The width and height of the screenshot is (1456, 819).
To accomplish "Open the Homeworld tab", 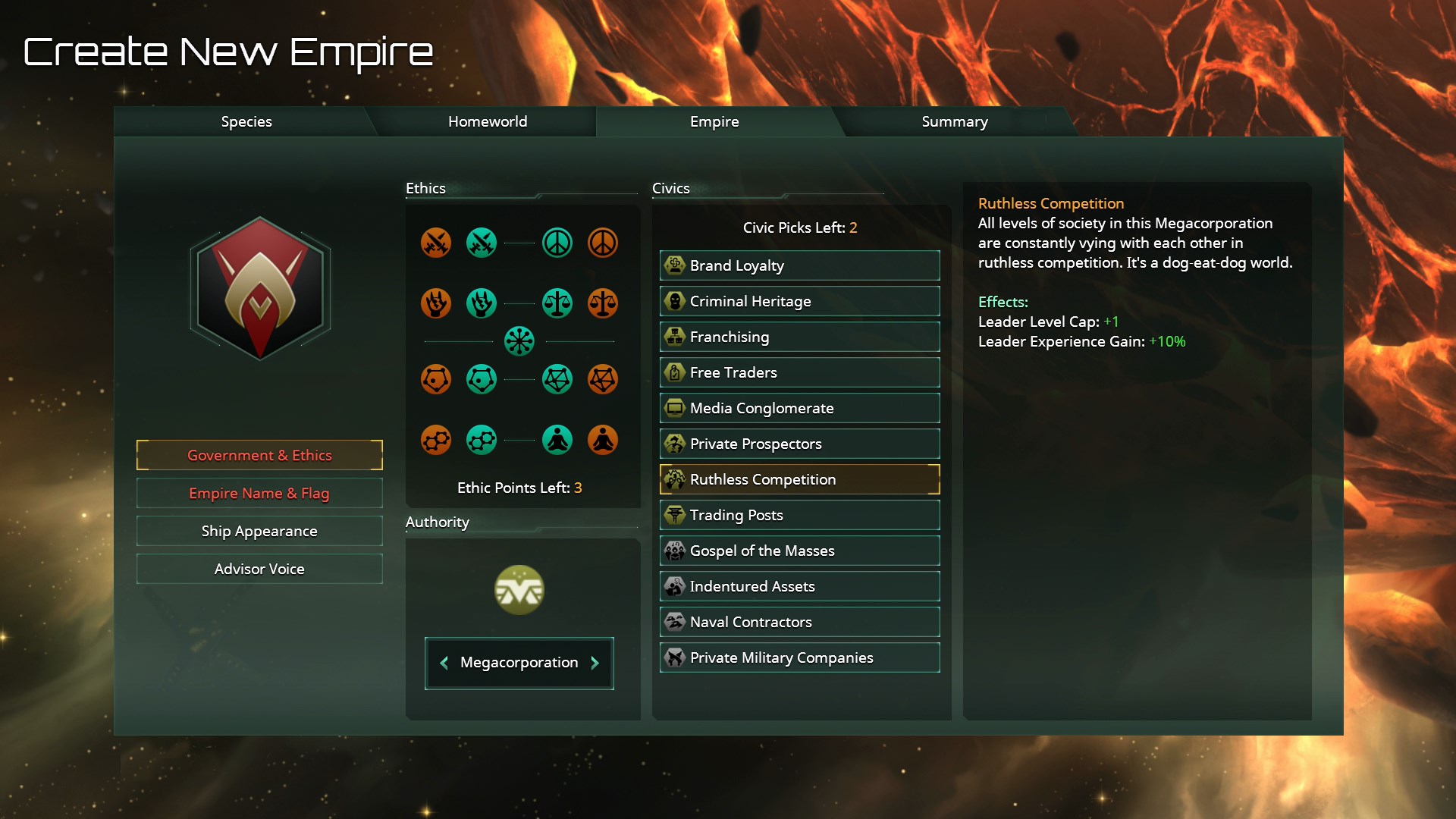I will [487, 121].
